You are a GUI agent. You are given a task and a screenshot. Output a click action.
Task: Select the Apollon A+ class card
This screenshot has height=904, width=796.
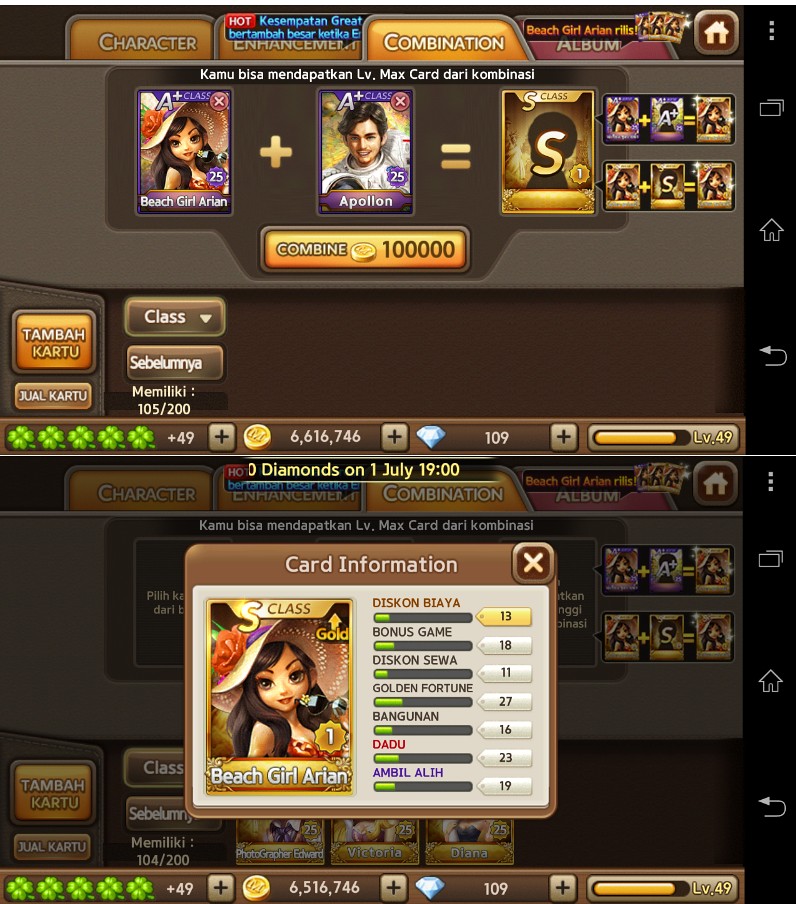(x=365, y=152)
